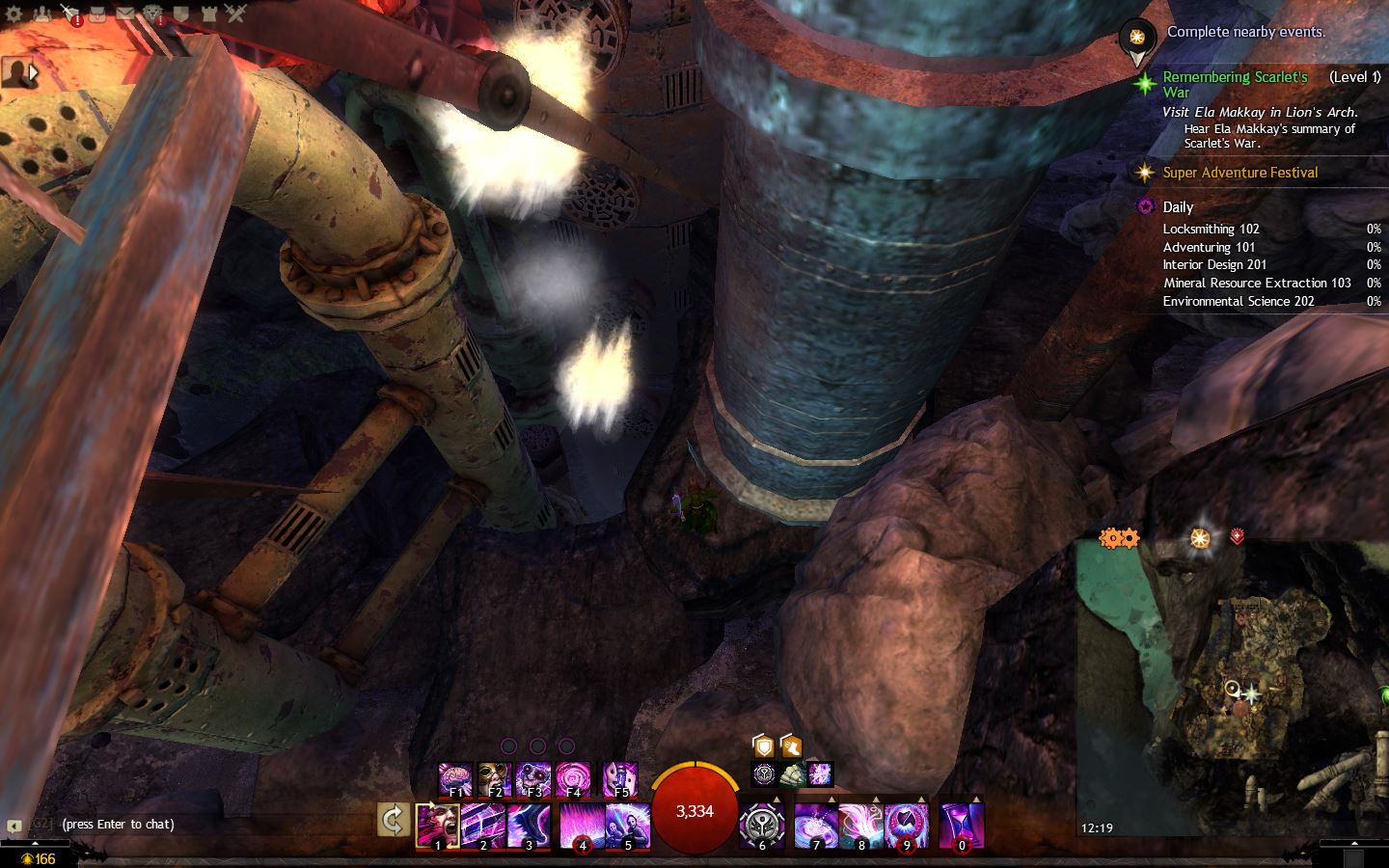This screenshot has height=868, width=1389.
Task: Open the guild shield icon
Action: (181, 14)
